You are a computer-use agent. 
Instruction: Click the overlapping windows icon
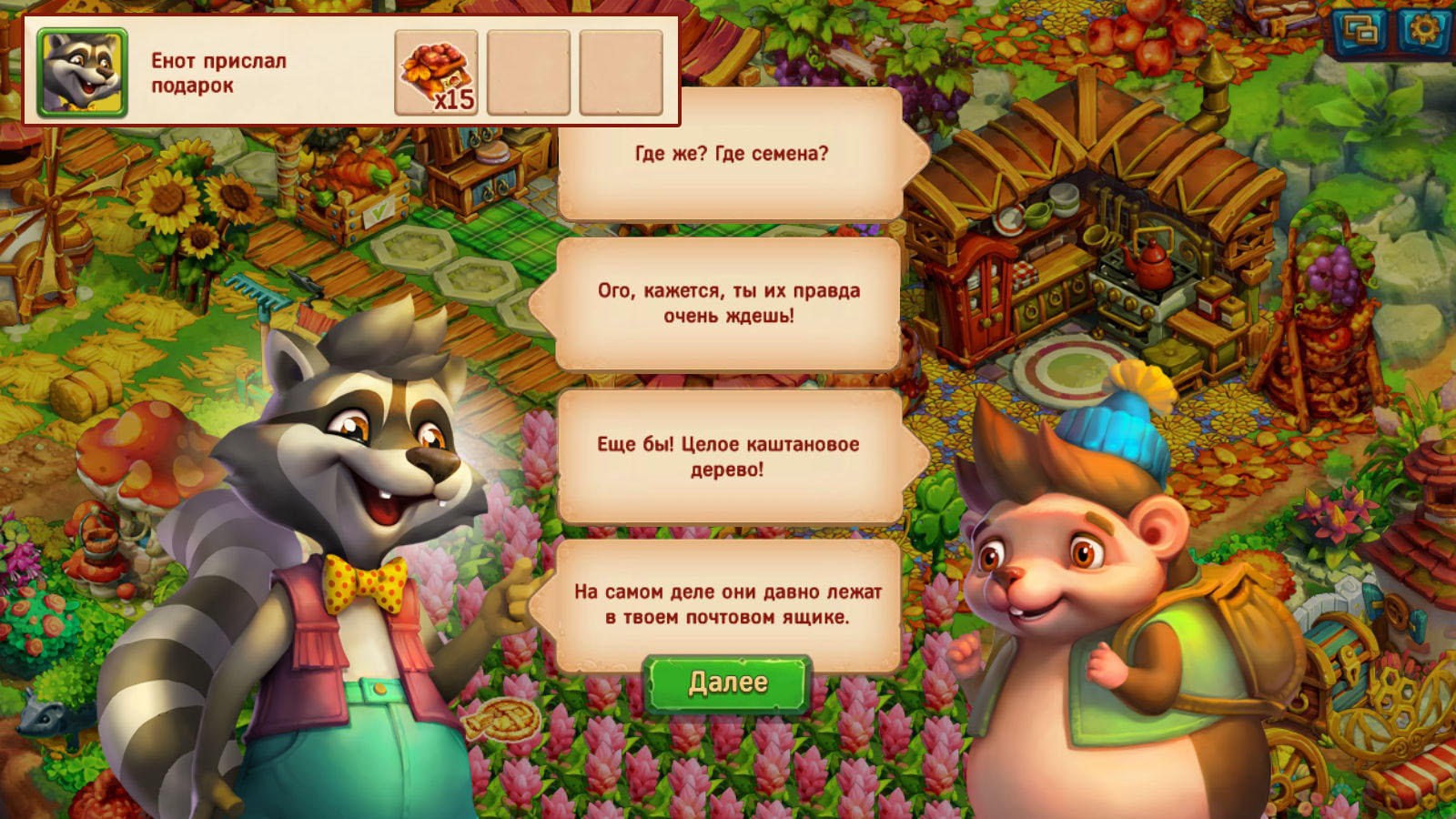pos(1360,32)
